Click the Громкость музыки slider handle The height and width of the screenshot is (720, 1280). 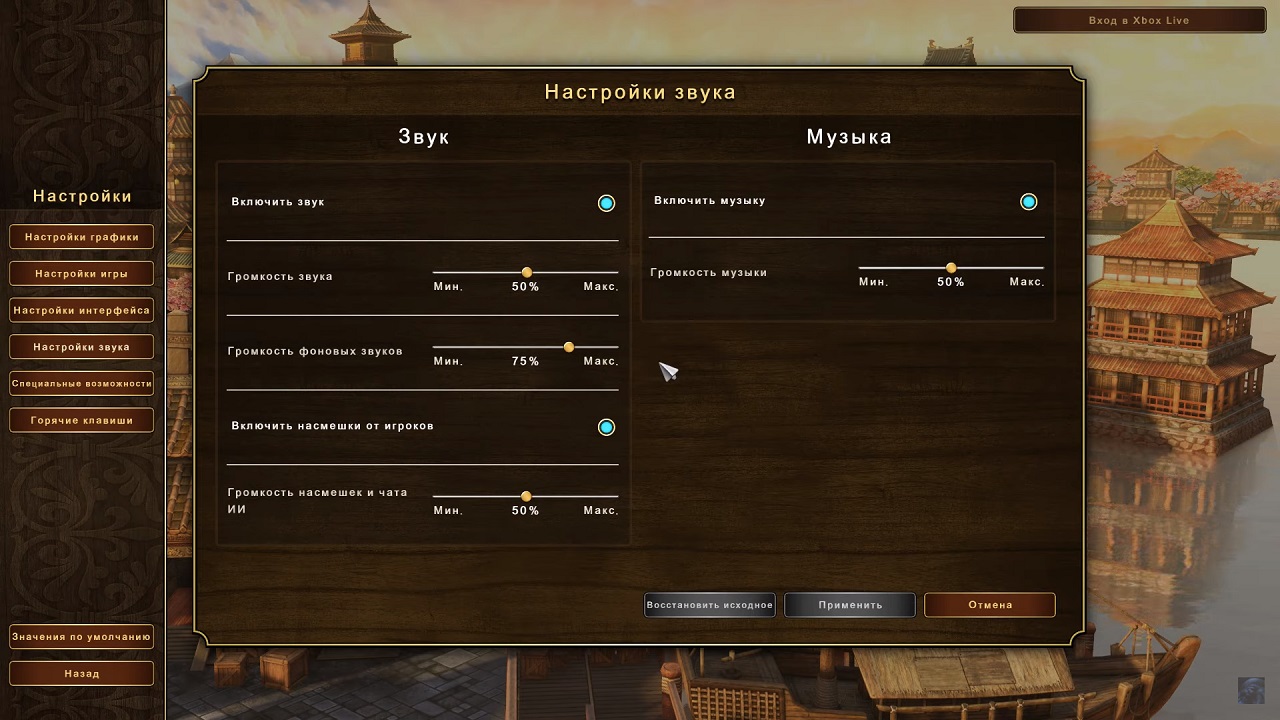(951, 268)
